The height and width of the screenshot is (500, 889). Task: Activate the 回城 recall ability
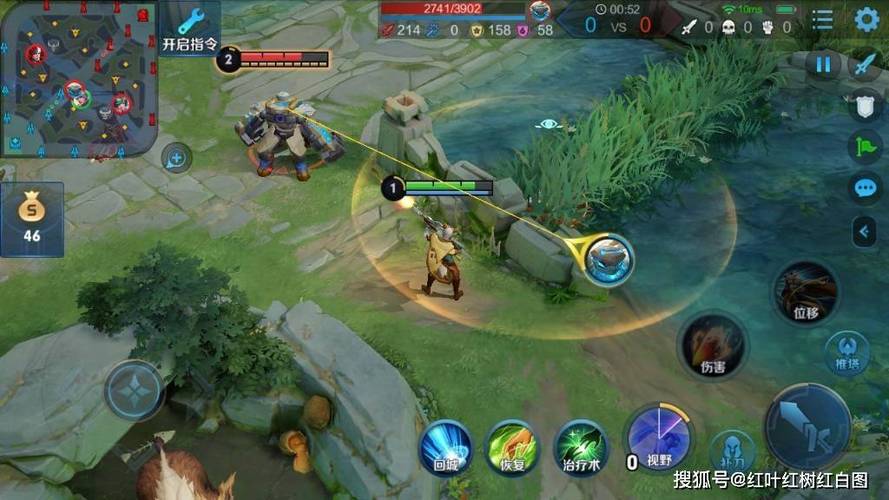point(446,445)
